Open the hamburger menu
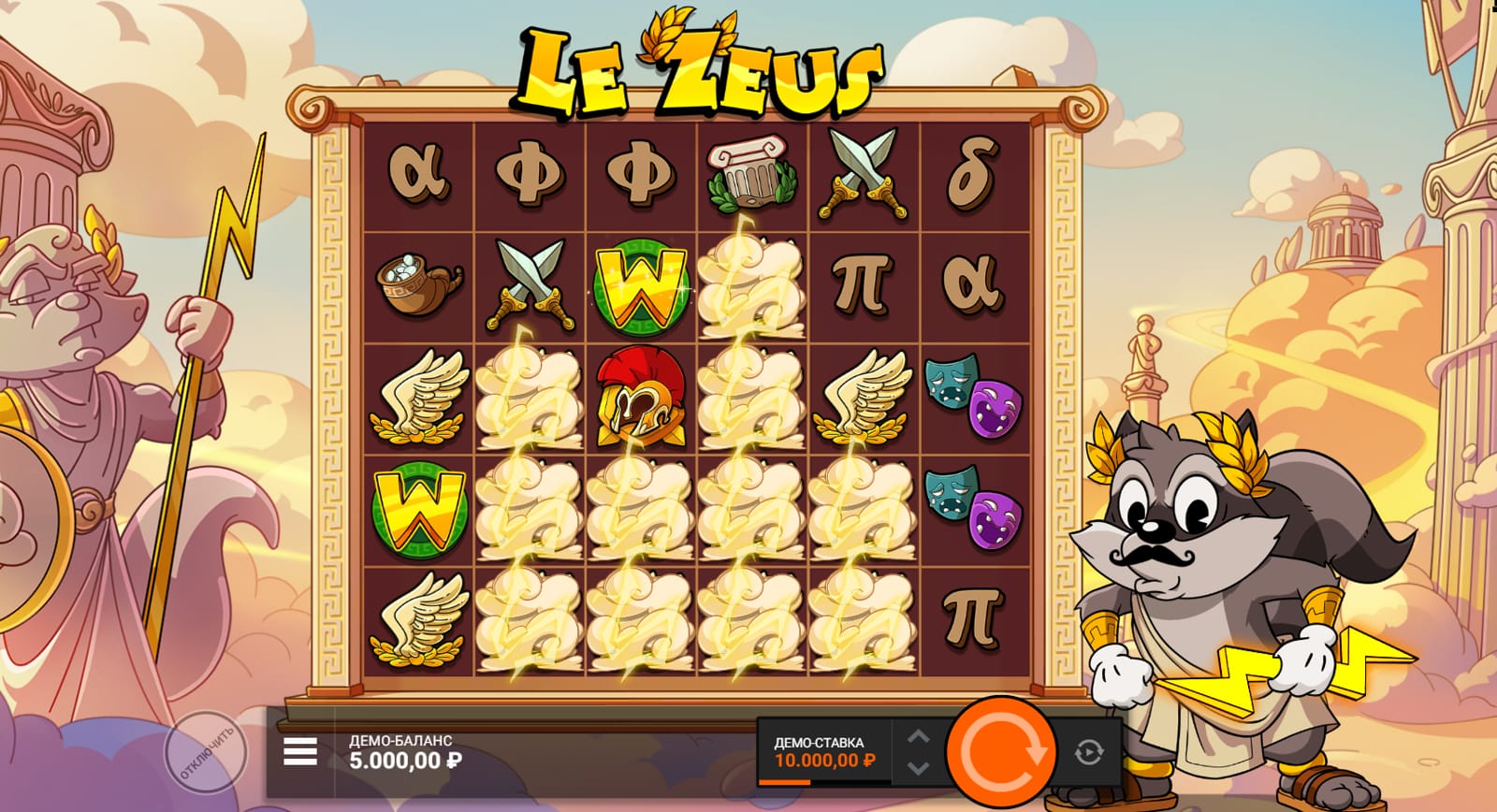This screenshot has height=812, width=1497. [x=299, y=751]
